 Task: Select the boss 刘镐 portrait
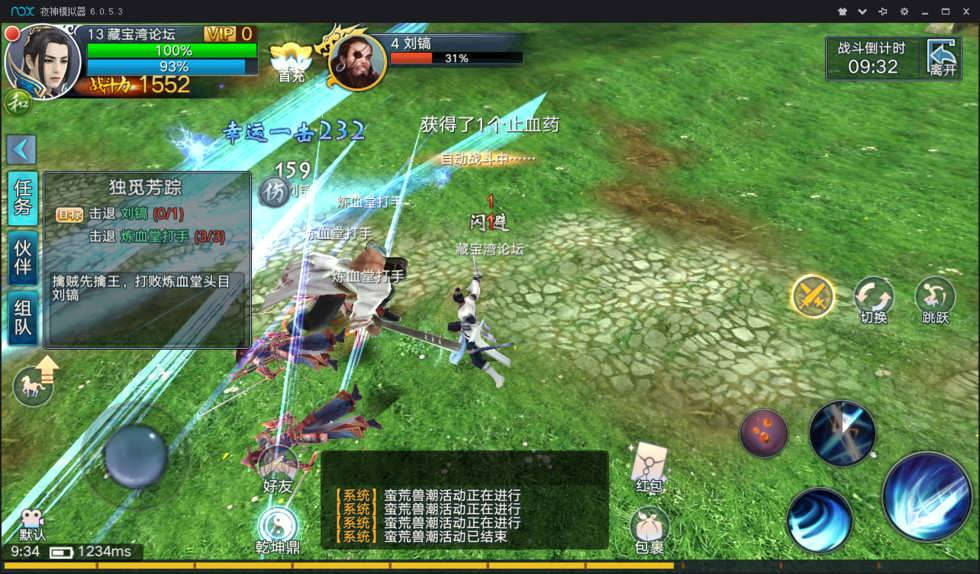(x=356, y=61)
